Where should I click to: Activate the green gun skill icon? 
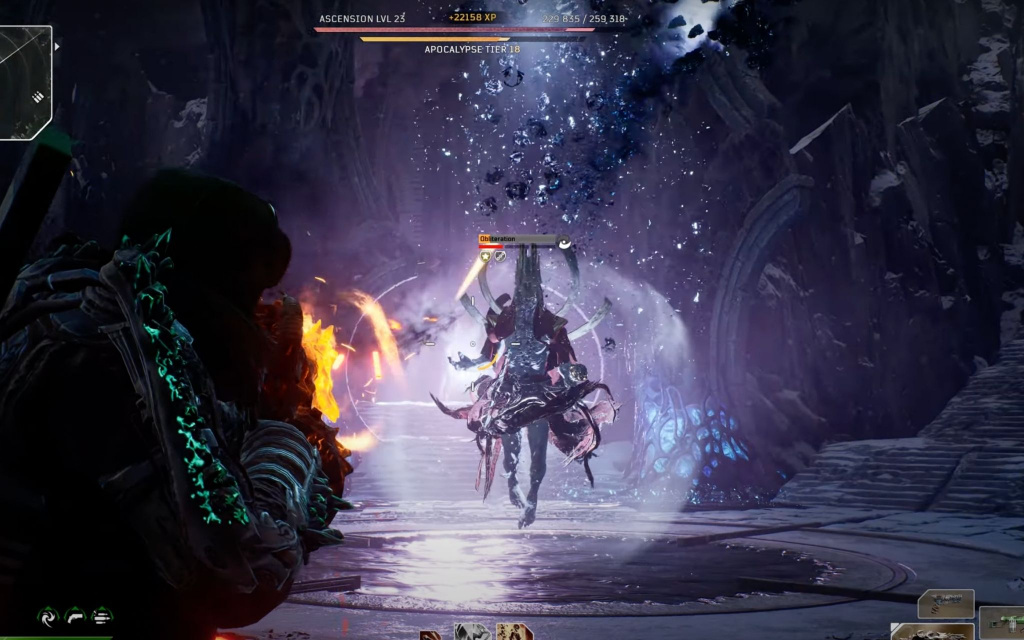pyautogui.click(x=75, y=617)
